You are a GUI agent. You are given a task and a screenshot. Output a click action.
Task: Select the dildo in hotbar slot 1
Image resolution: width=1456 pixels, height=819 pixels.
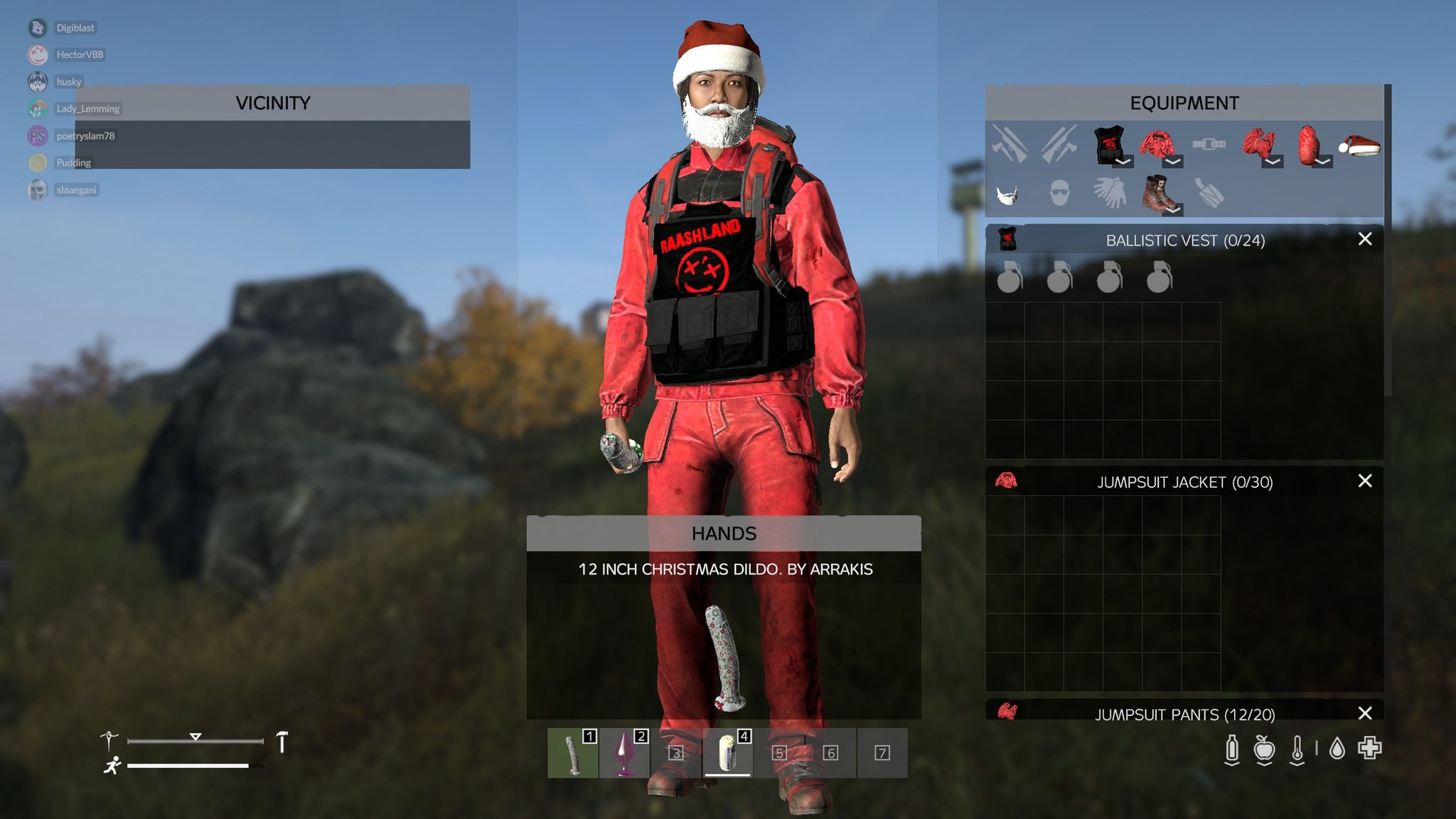[x=573, y=755]
